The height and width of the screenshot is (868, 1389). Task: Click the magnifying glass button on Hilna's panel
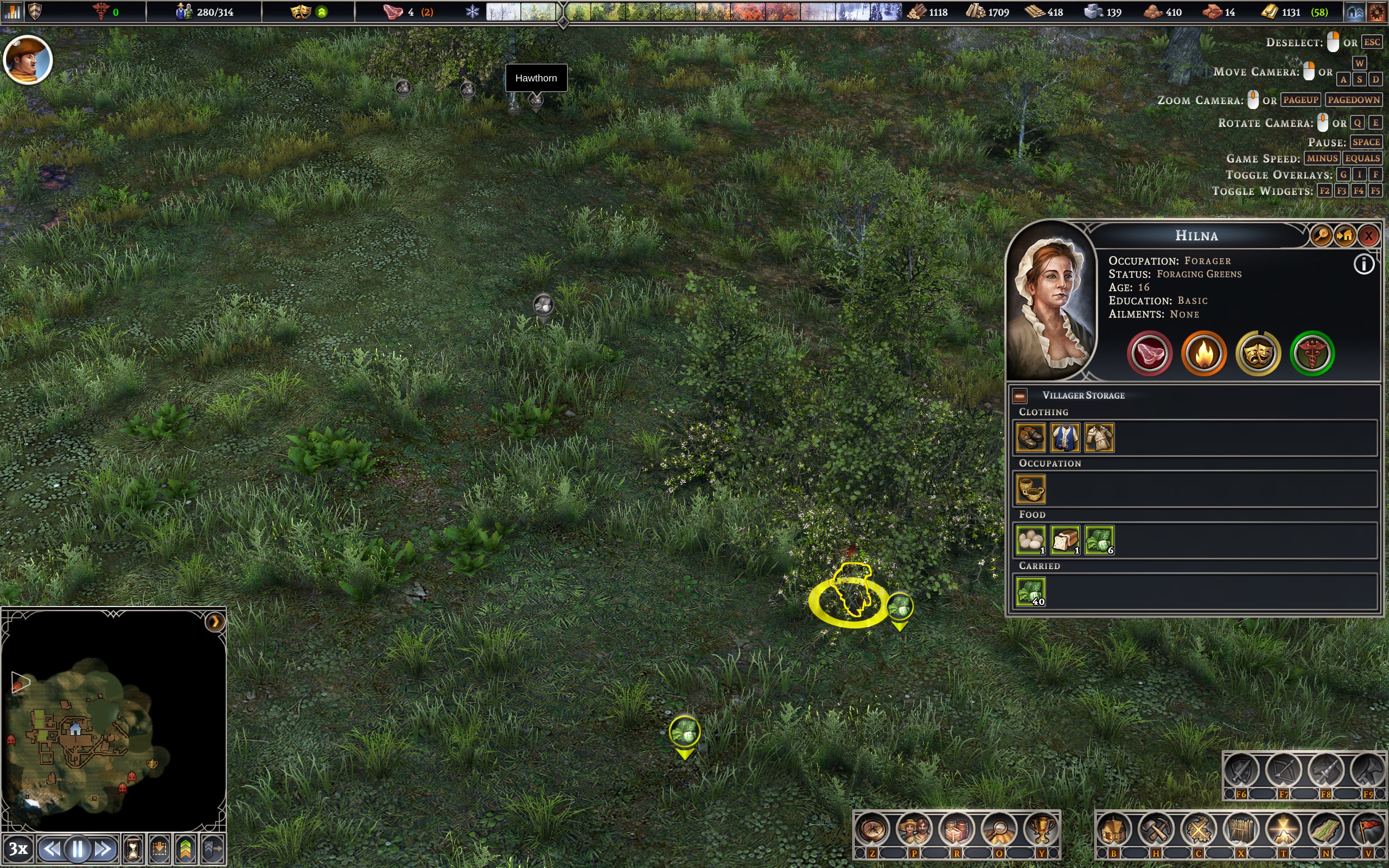1321,235
